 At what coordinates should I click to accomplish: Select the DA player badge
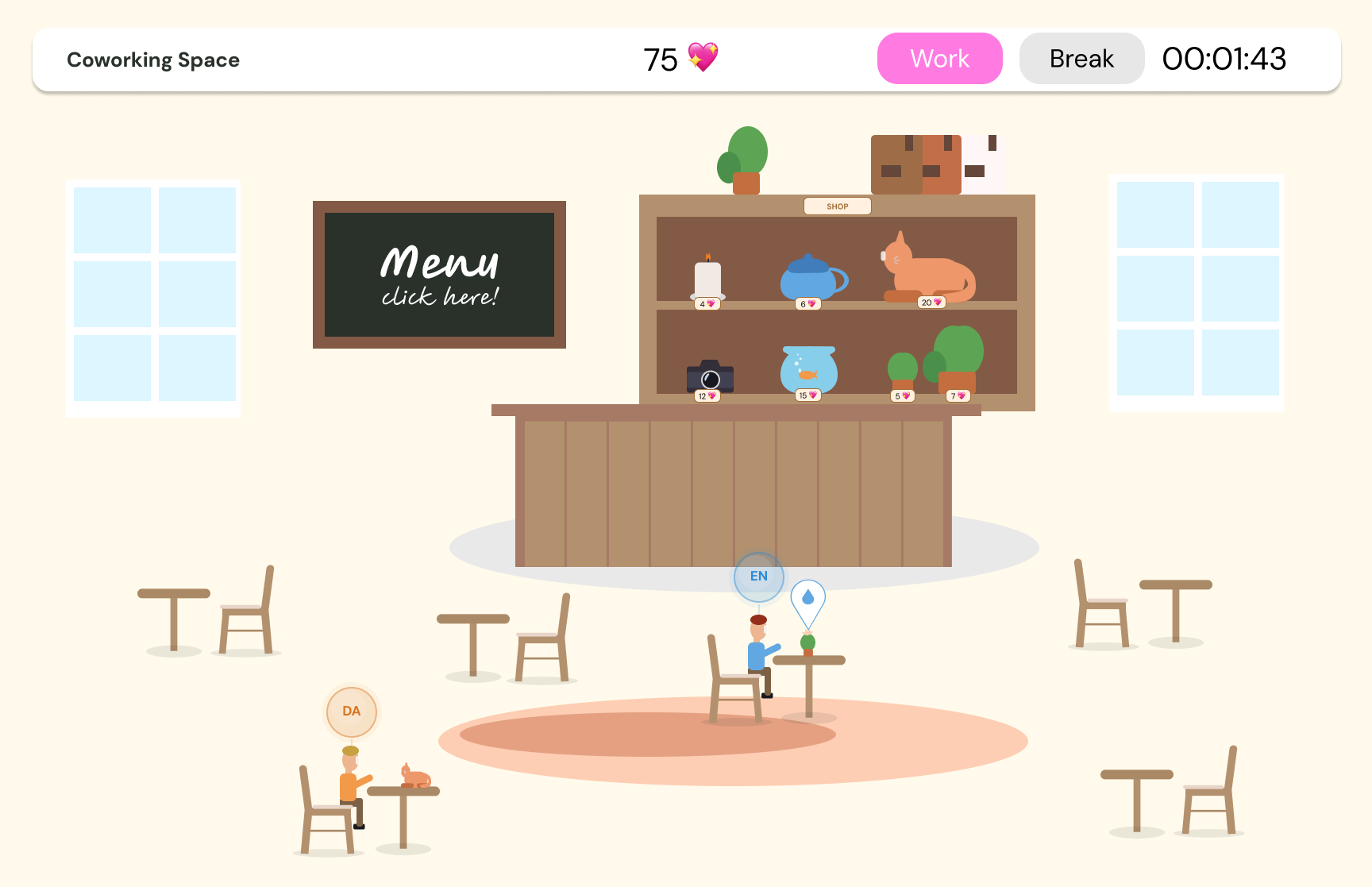coord(351,712)
